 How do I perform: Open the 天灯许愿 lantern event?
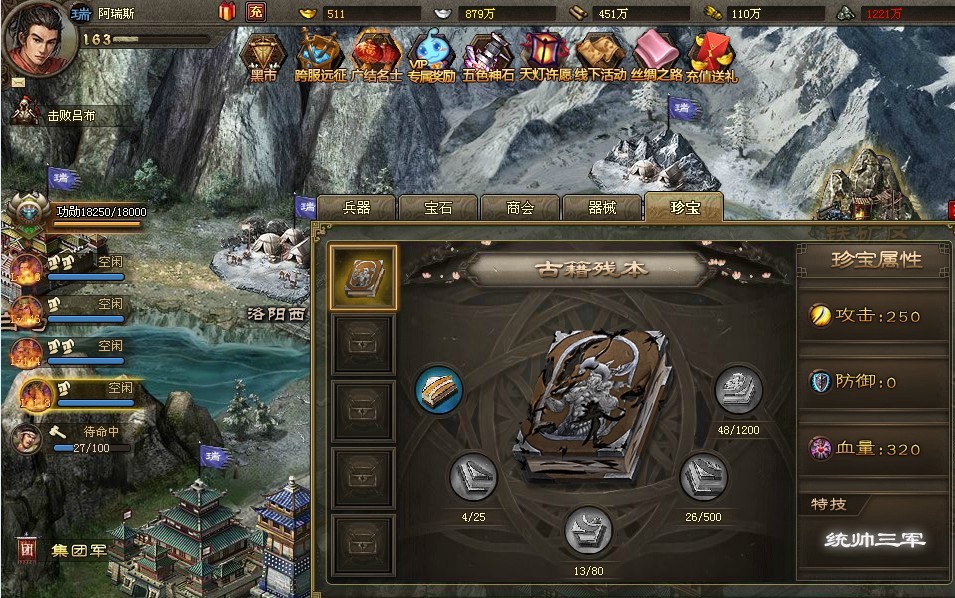coord(545,53)
